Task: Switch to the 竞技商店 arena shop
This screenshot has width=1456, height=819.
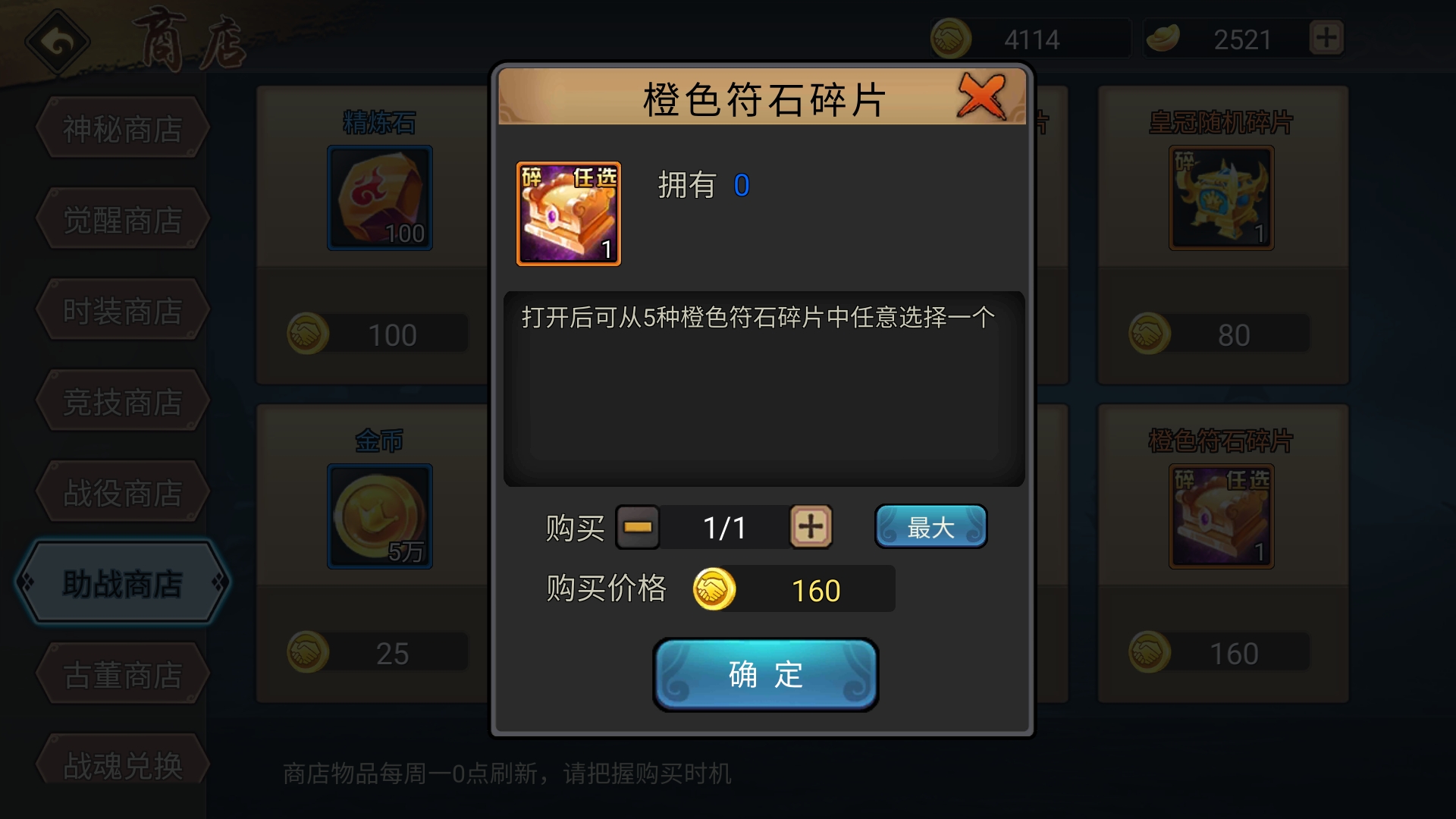Action: 121,400
